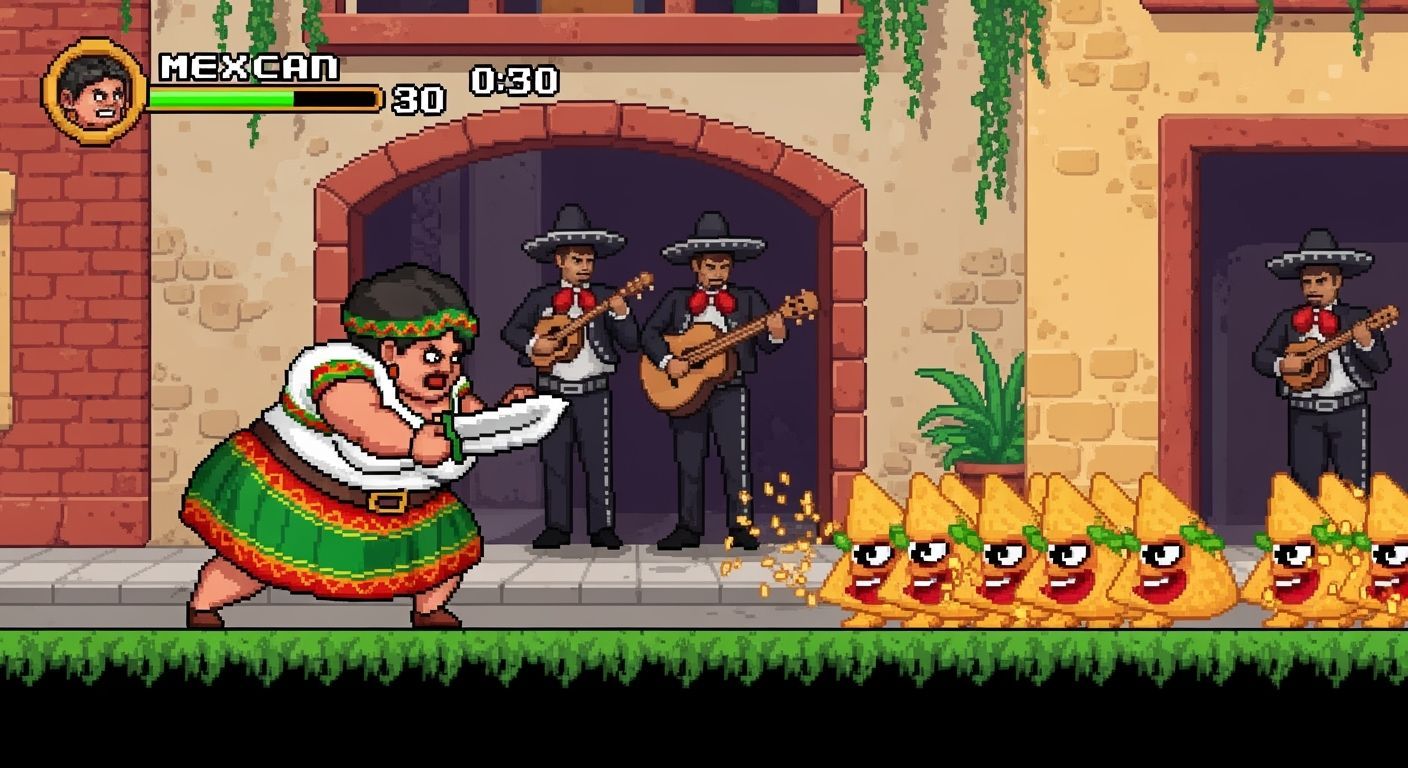The image size is (1408, 768).
Task: Click the green health bar
Action: 220,100
